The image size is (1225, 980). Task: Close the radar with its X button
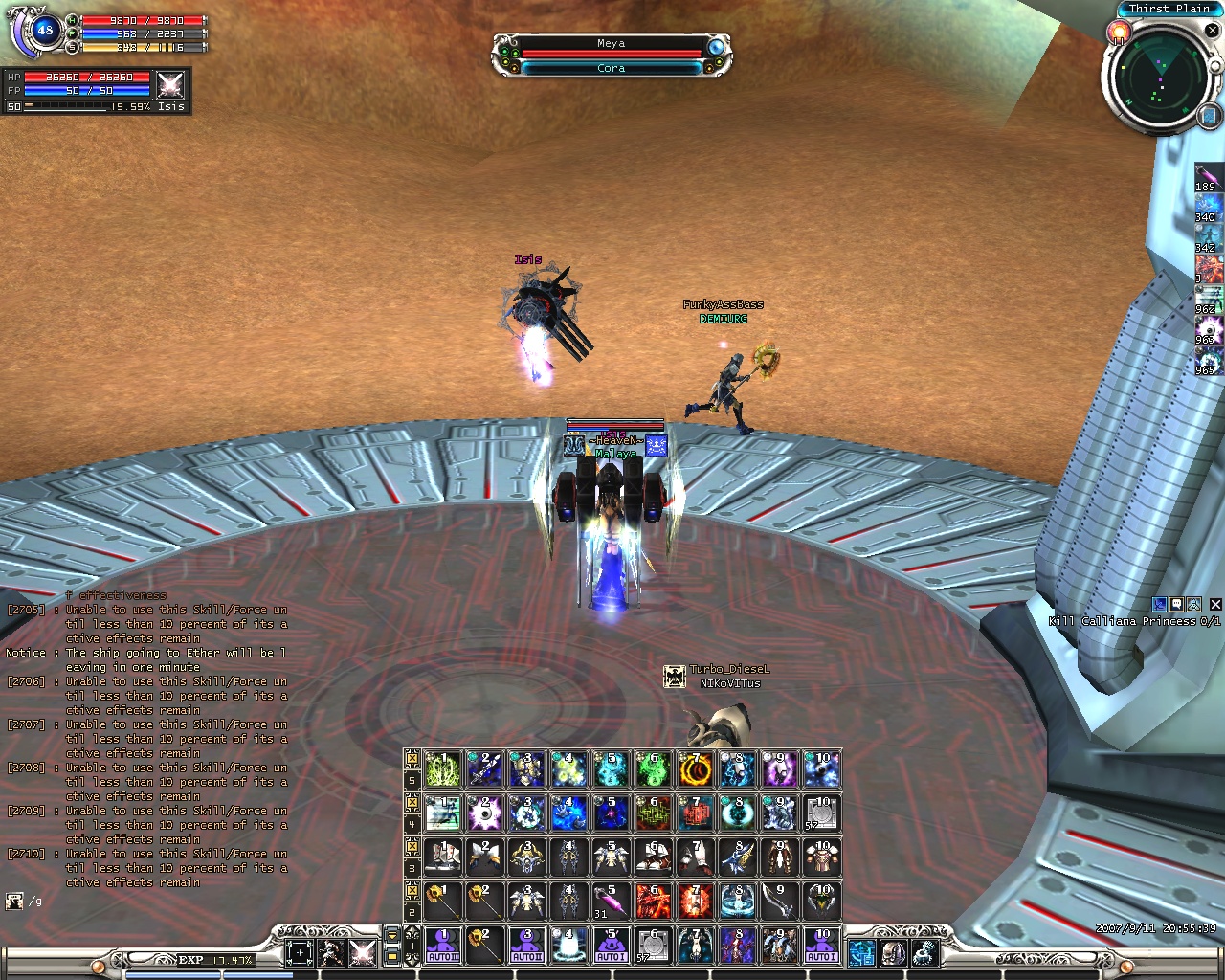(x=1212, y=31)
